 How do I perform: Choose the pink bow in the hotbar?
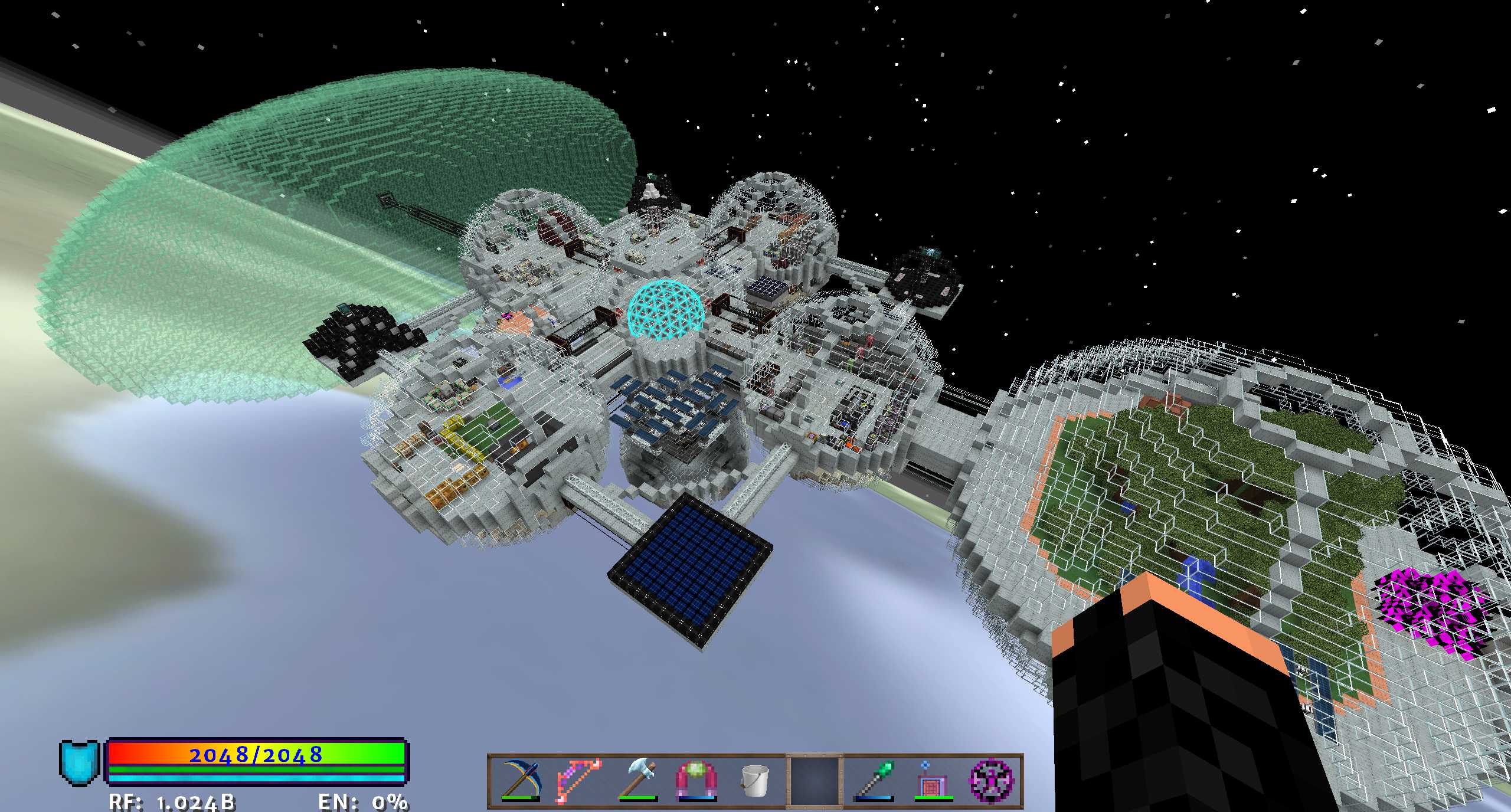click(x=579, y=780)
